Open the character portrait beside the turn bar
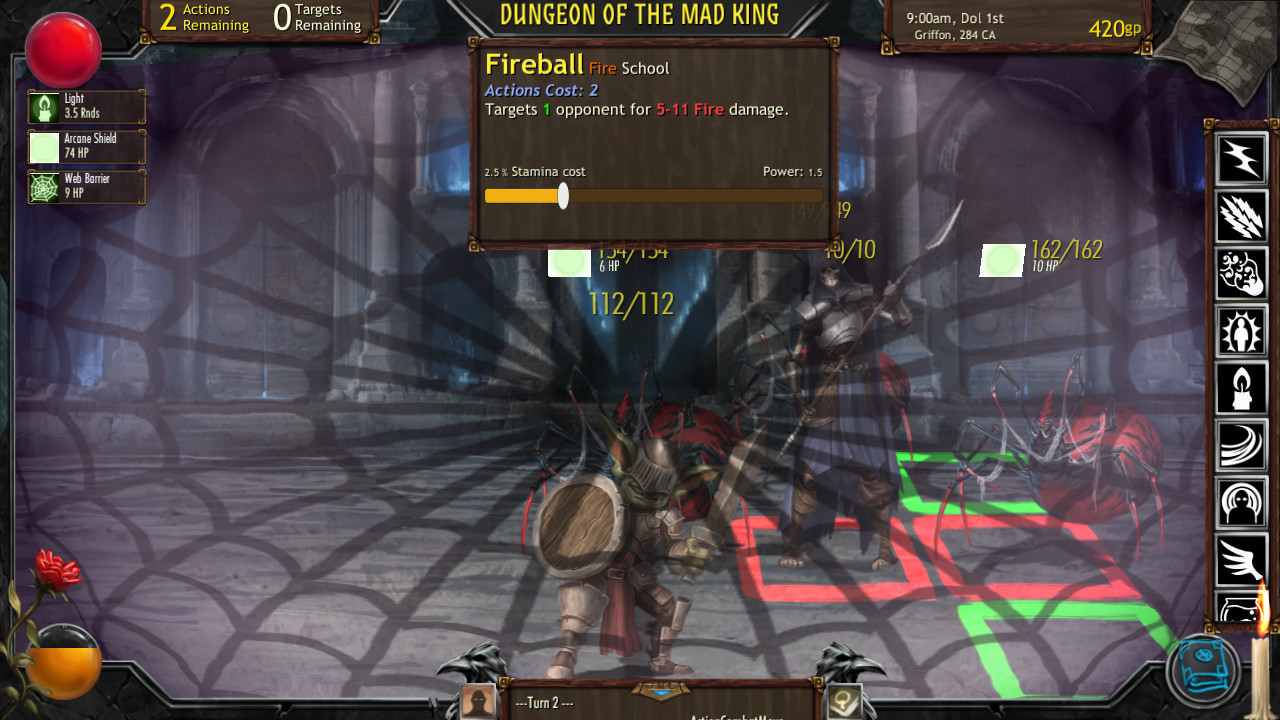 [478, 701]
